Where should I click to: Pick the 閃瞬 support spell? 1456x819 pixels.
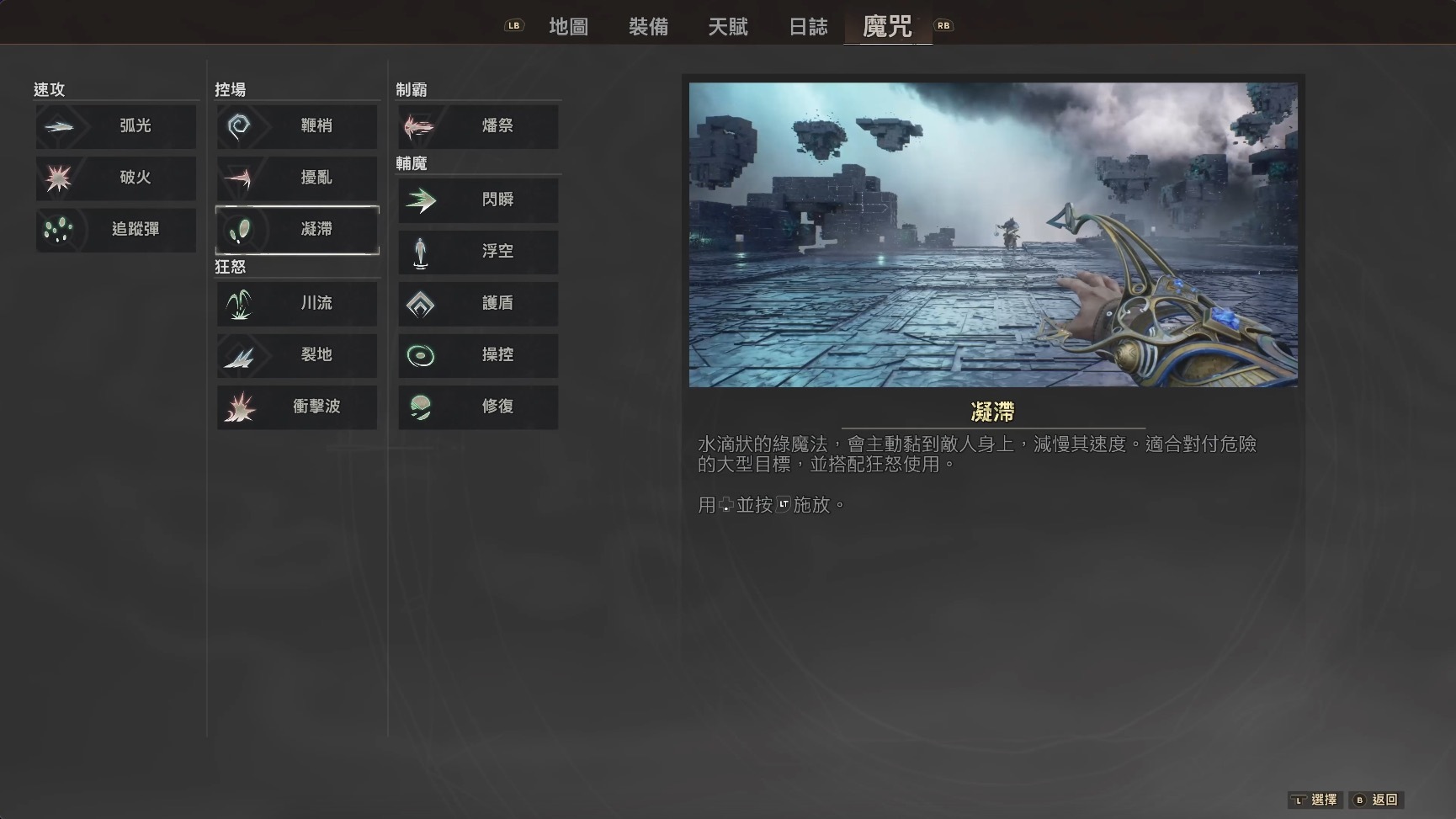tap(477, 200)
